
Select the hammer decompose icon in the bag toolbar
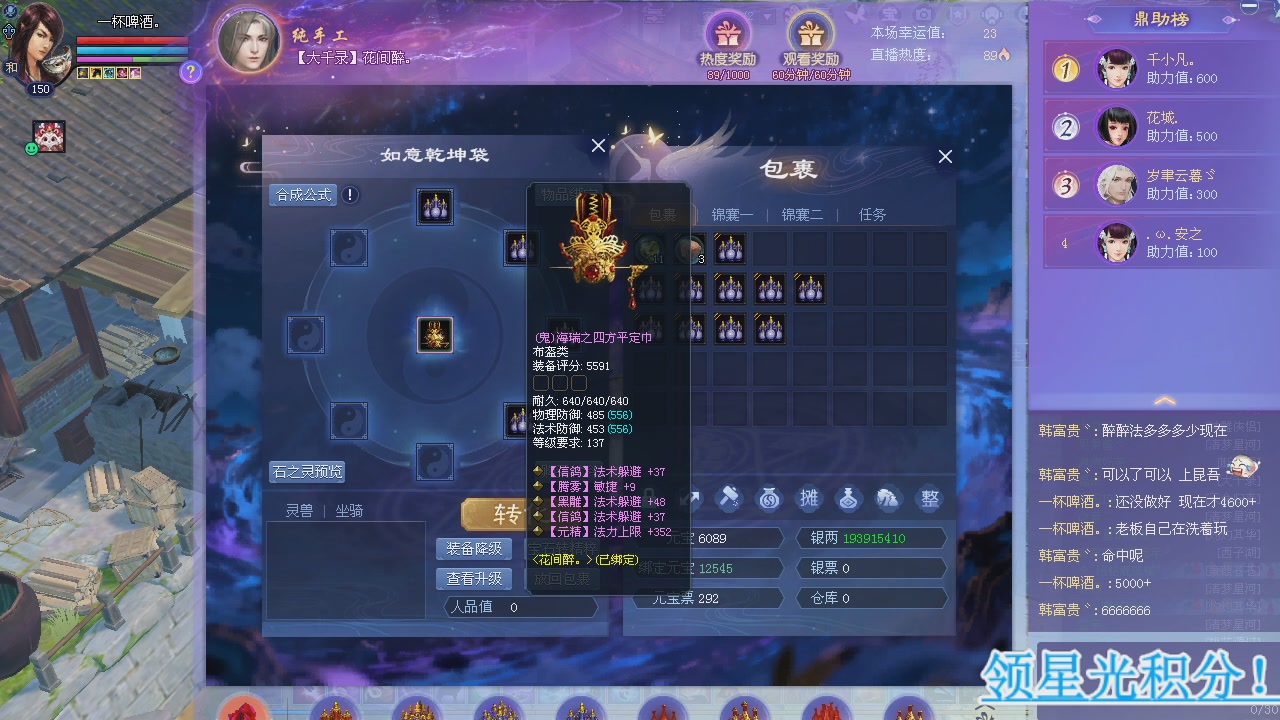pyautogui.click(x=729, y=498)
